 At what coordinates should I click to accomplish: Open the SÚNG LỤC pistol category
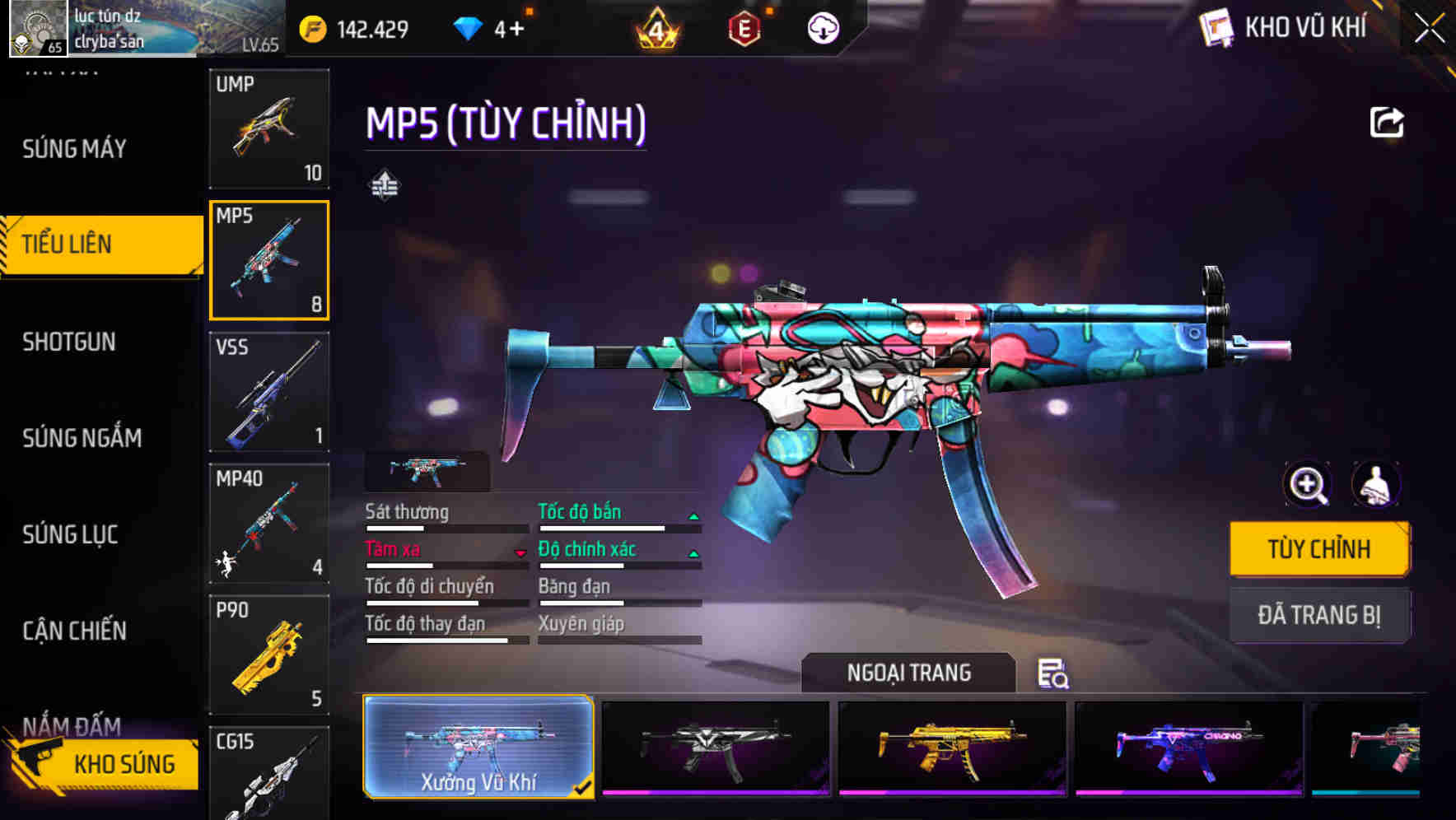pyautogui.click(x=70, y=535)
